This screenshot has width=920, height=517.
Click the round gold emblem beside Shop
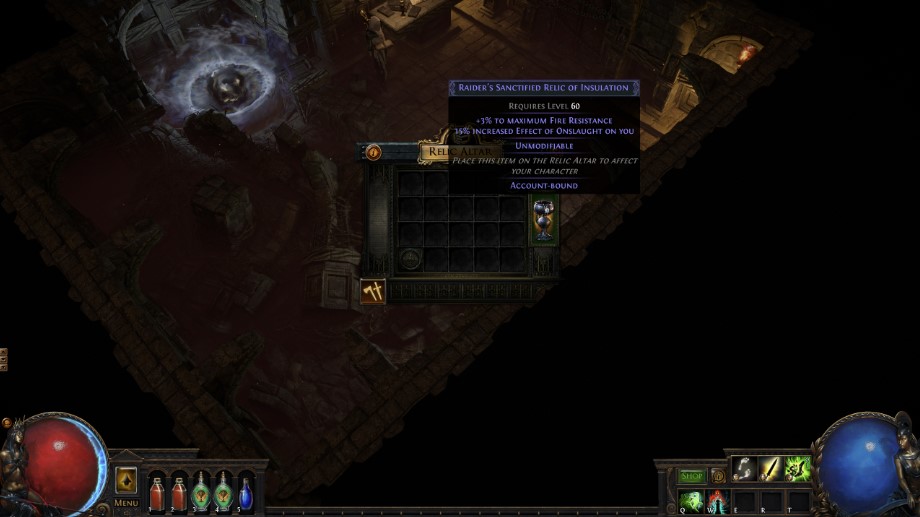(x=717, y=476)
